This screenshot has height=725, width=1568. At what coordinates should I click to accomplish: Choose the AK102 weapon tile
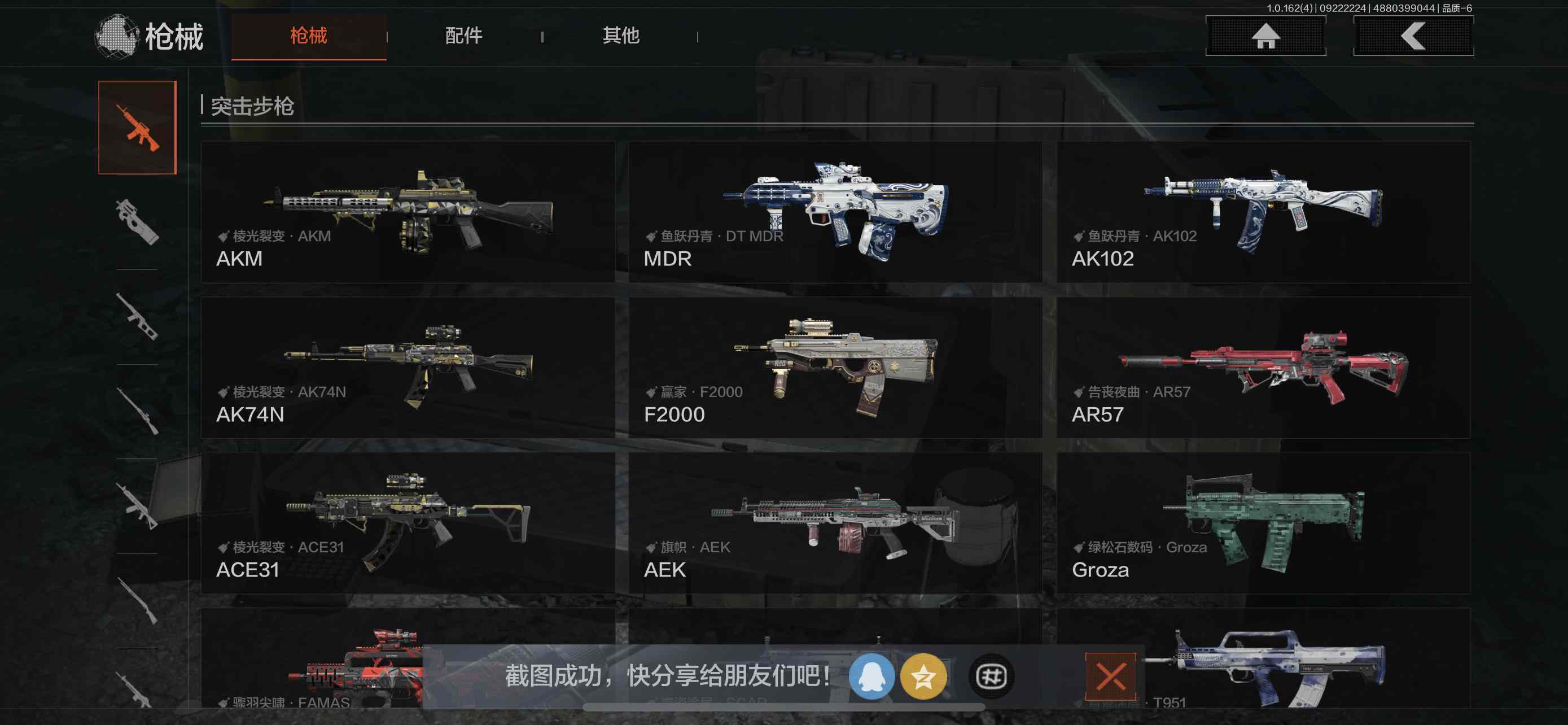tap(1263, 212)
